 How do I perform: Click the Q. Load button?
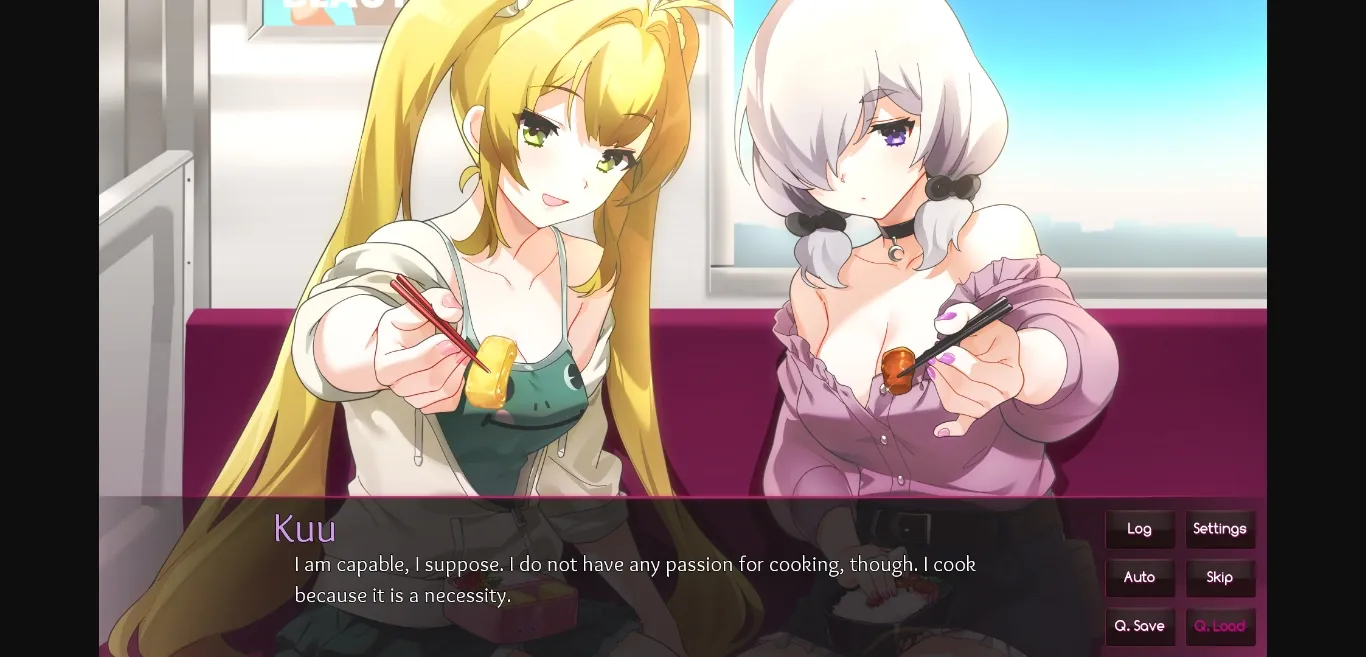1219,626
